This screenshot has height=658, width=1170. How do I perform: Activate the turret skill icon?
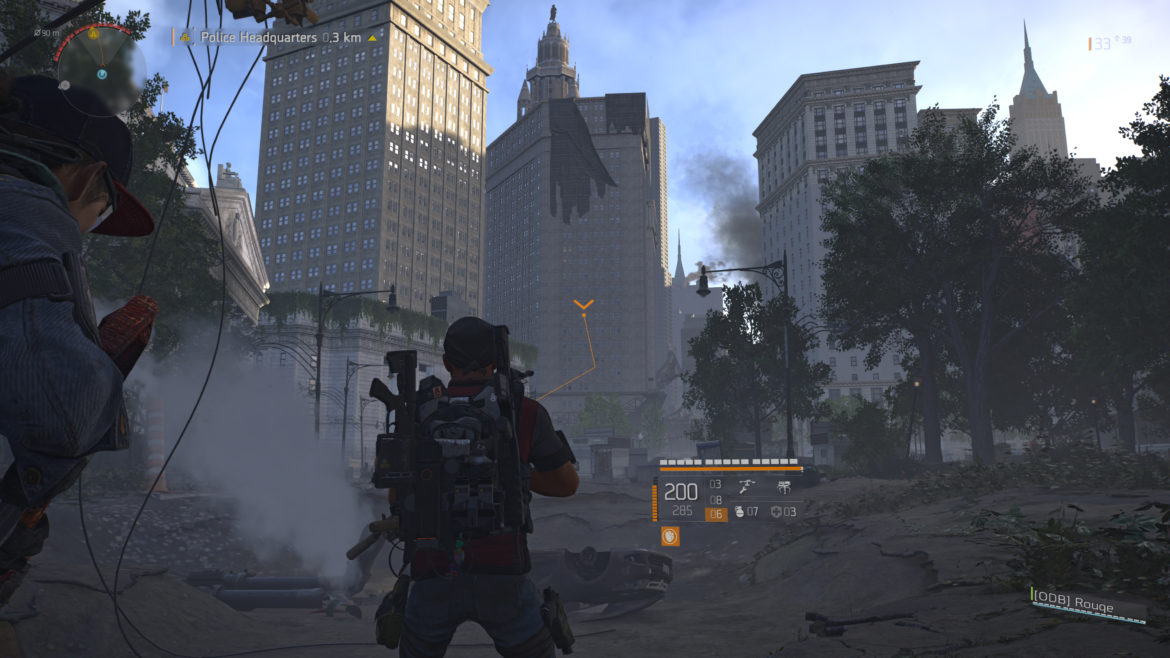coord(744,485)
